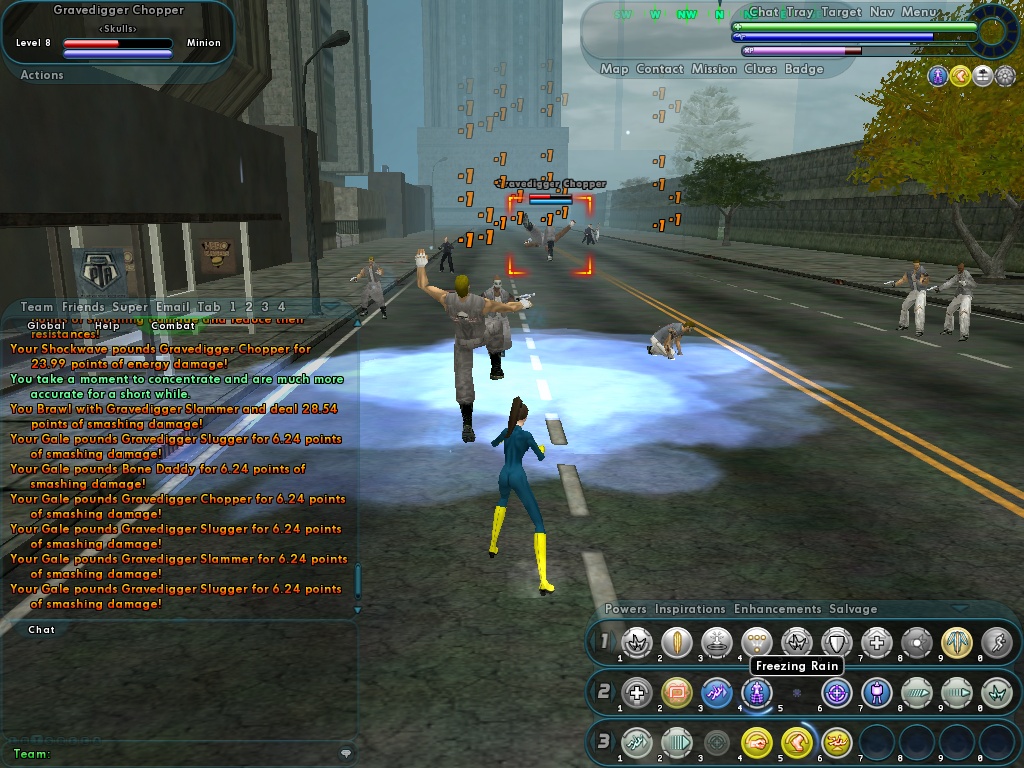The height and width of the screenshot is (768, 1024).
Task: Activate the yellow punching fist power
Action: (757, 742)
